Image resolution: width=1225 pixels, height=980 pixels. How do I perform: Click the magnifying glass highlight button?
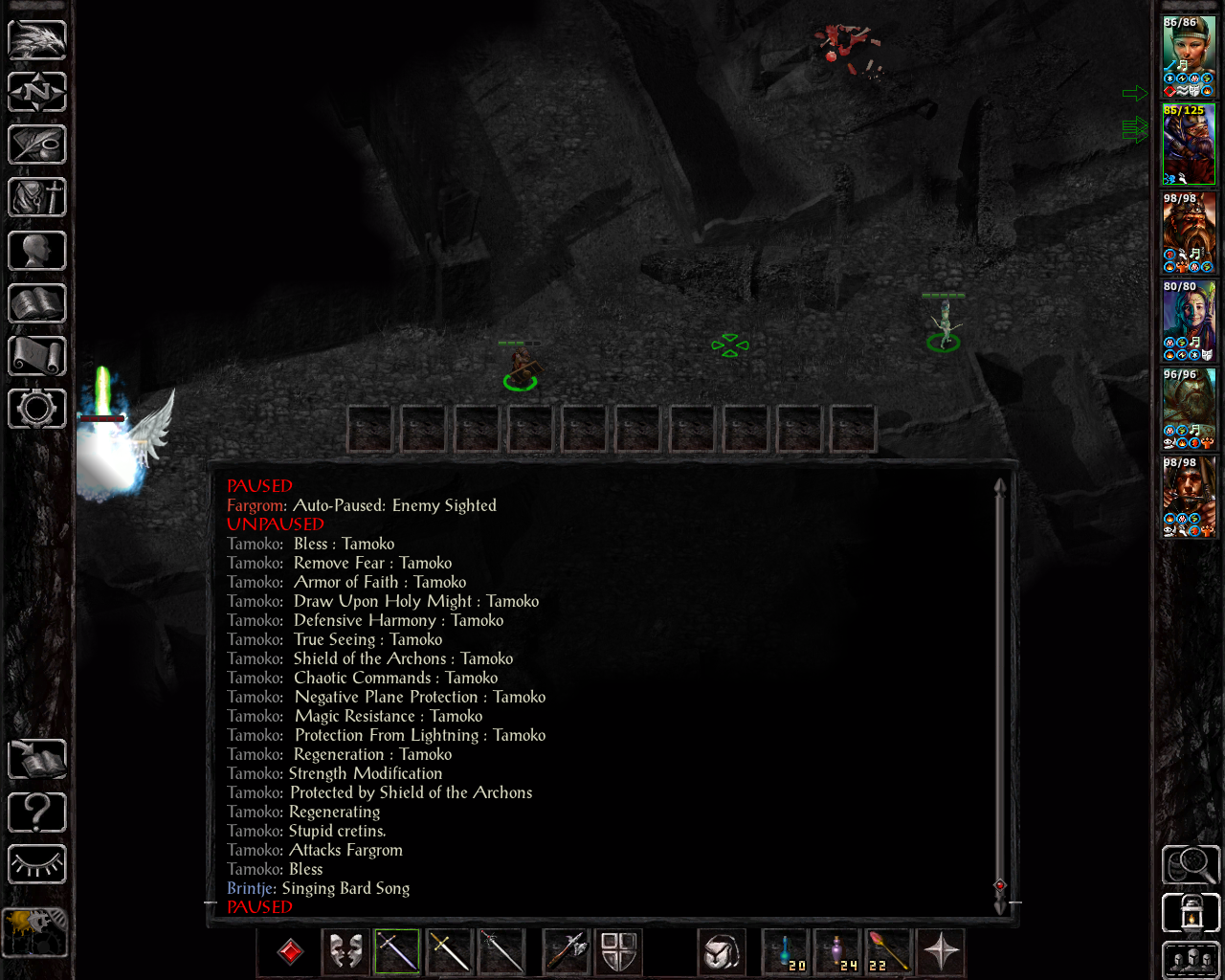point(1191,865)
